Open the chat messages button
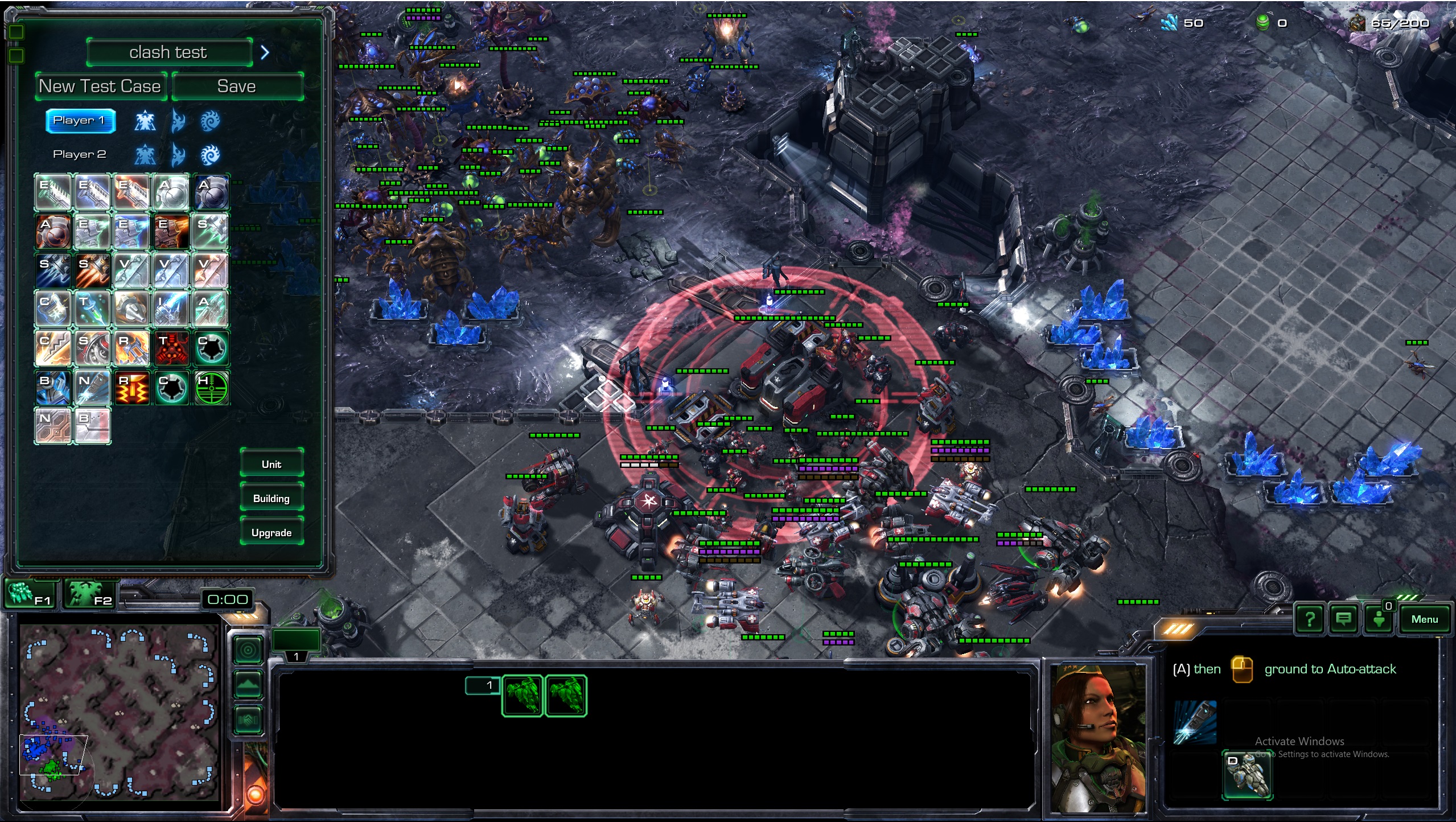Screen dimensions: 1456x822 coord(1344,619)
